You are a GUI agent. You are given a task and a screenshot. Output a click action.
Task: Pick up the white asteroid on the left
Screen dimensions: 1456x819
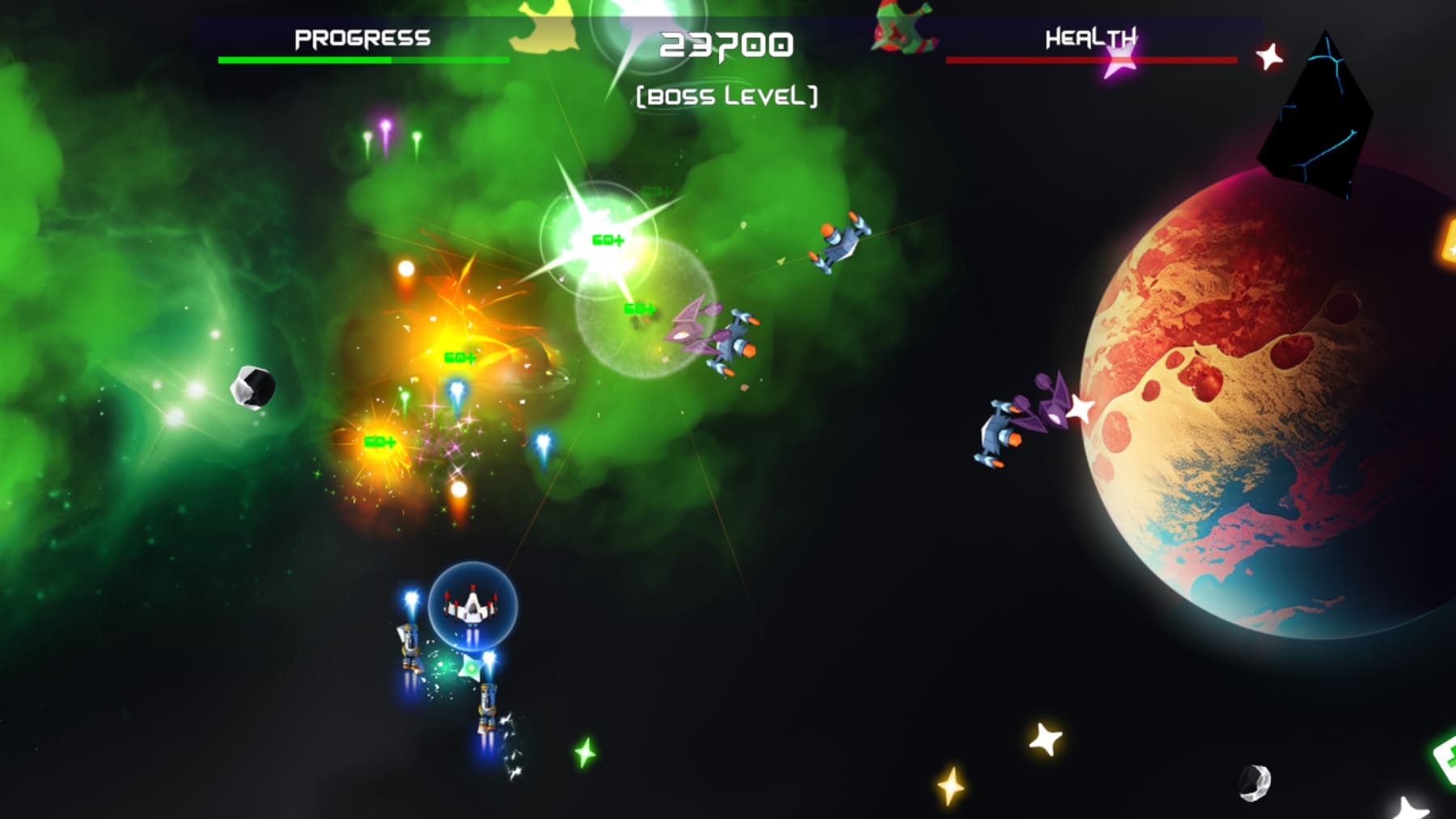point(253,386)
